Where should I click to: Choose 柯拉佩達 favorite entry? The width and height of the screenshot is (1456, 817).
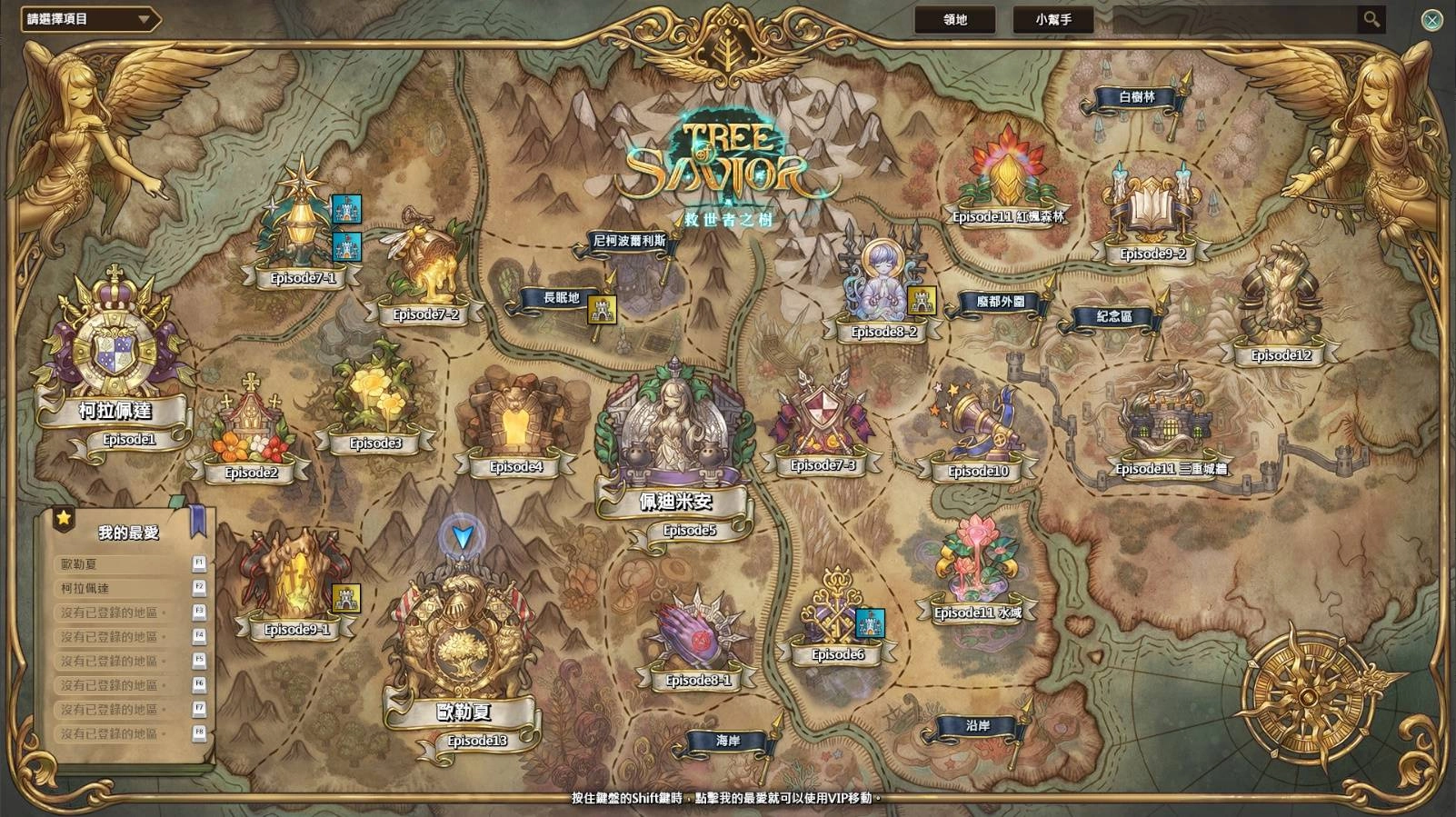[x=123, y=588]
